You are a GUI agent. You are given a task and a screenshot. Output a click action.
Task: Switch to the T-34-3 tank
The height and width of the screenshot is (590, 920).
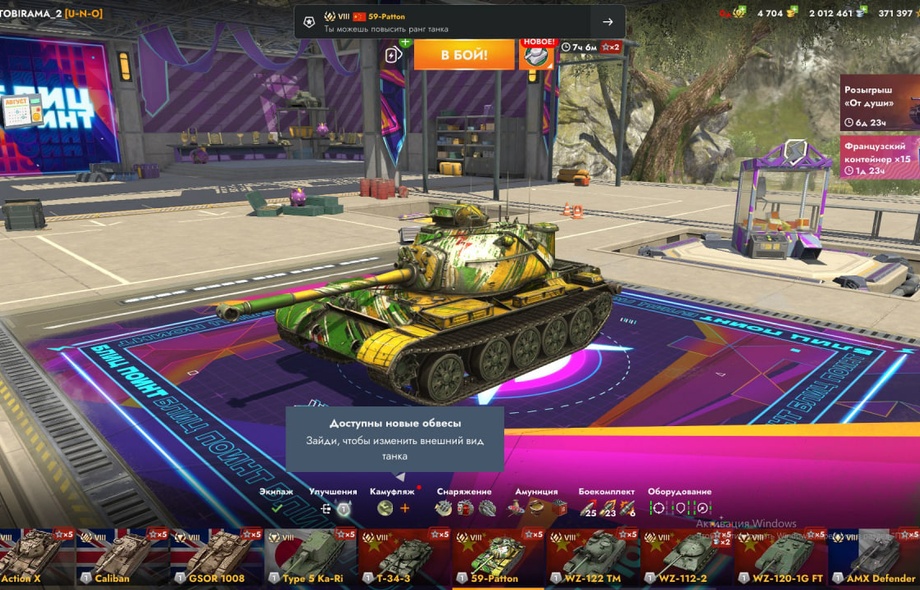[x=404, y=557]
